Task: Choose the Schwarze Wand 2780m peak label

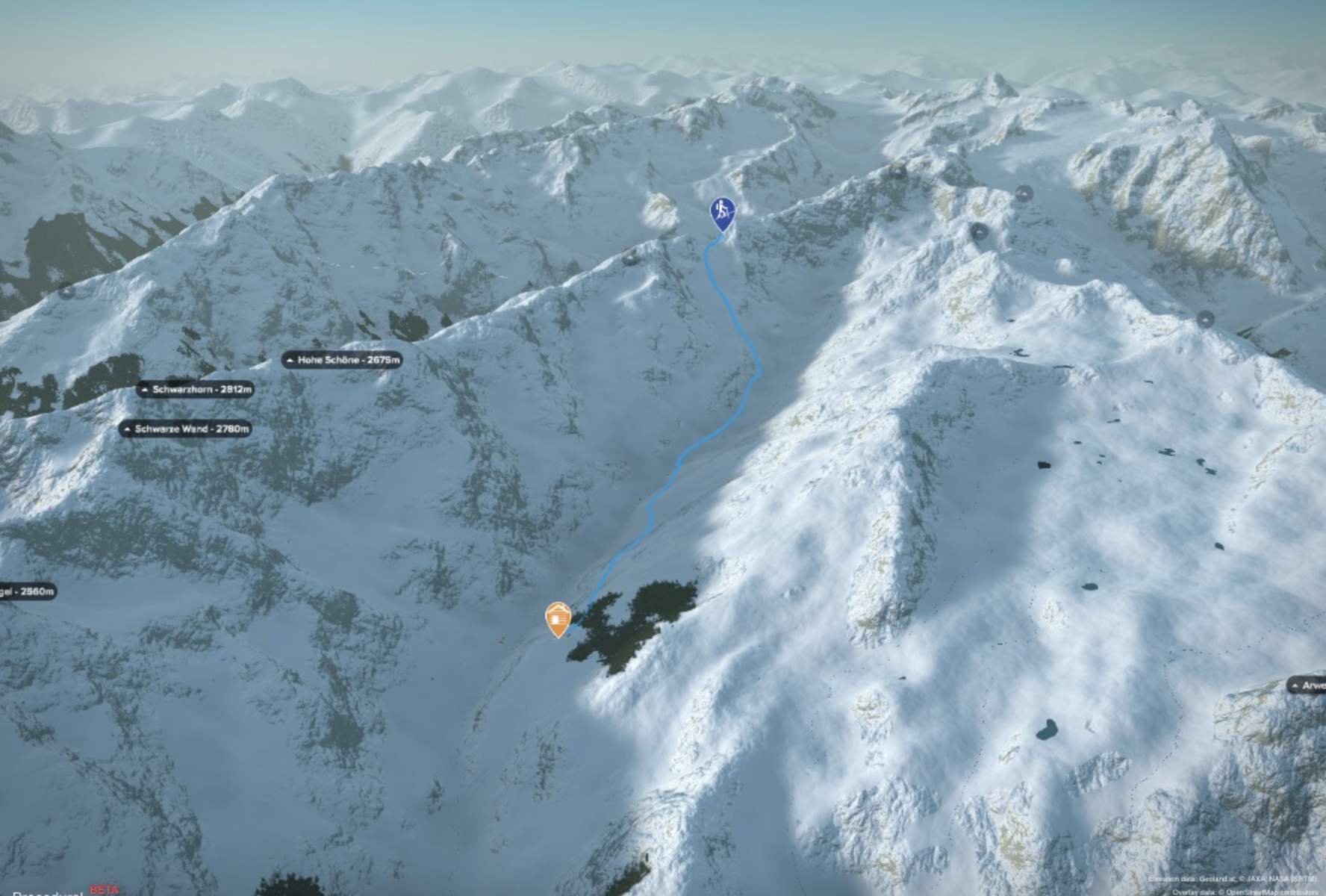Action: (185, 429)
